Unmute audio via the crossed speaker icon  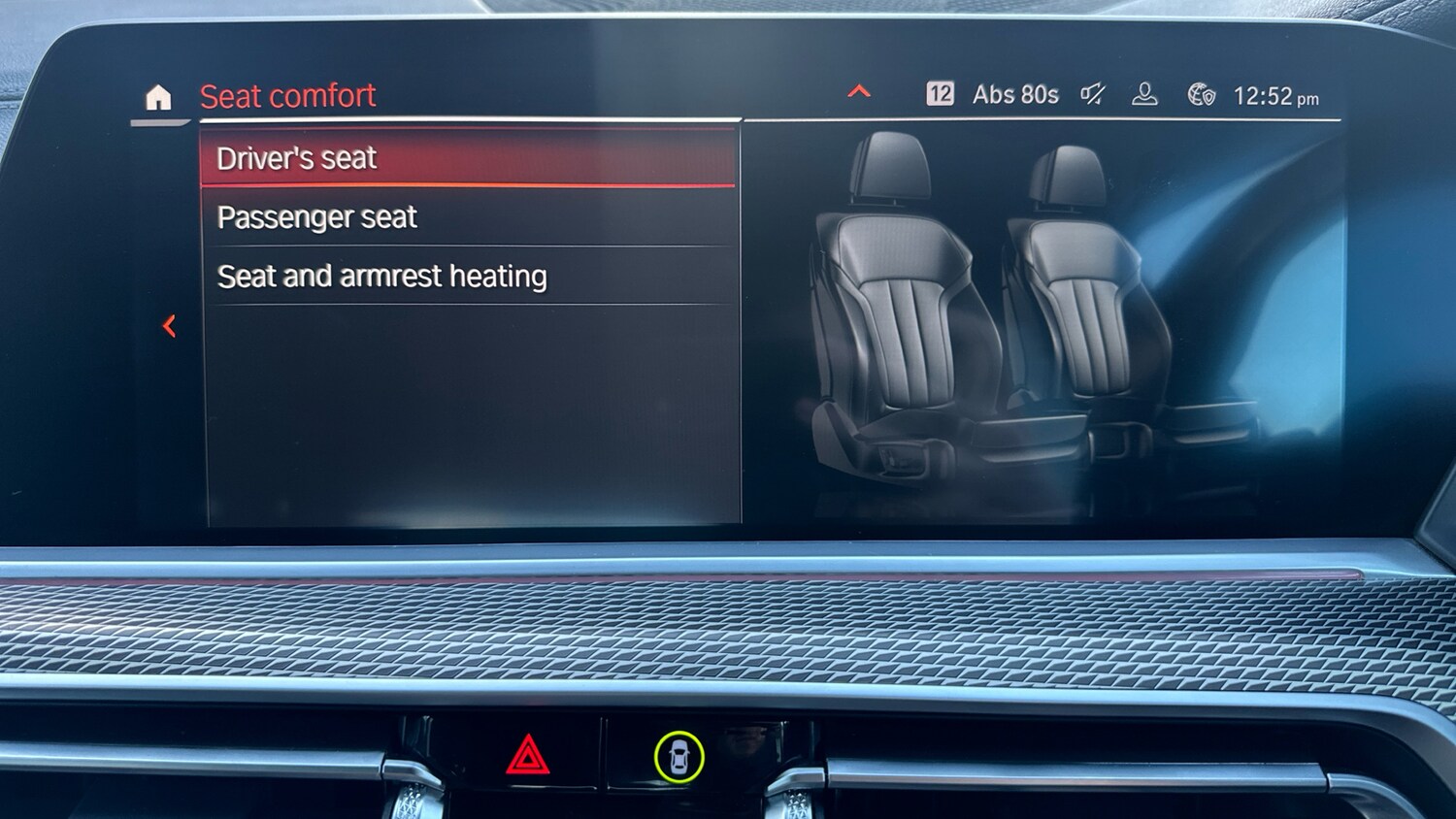pos(1091,93)
